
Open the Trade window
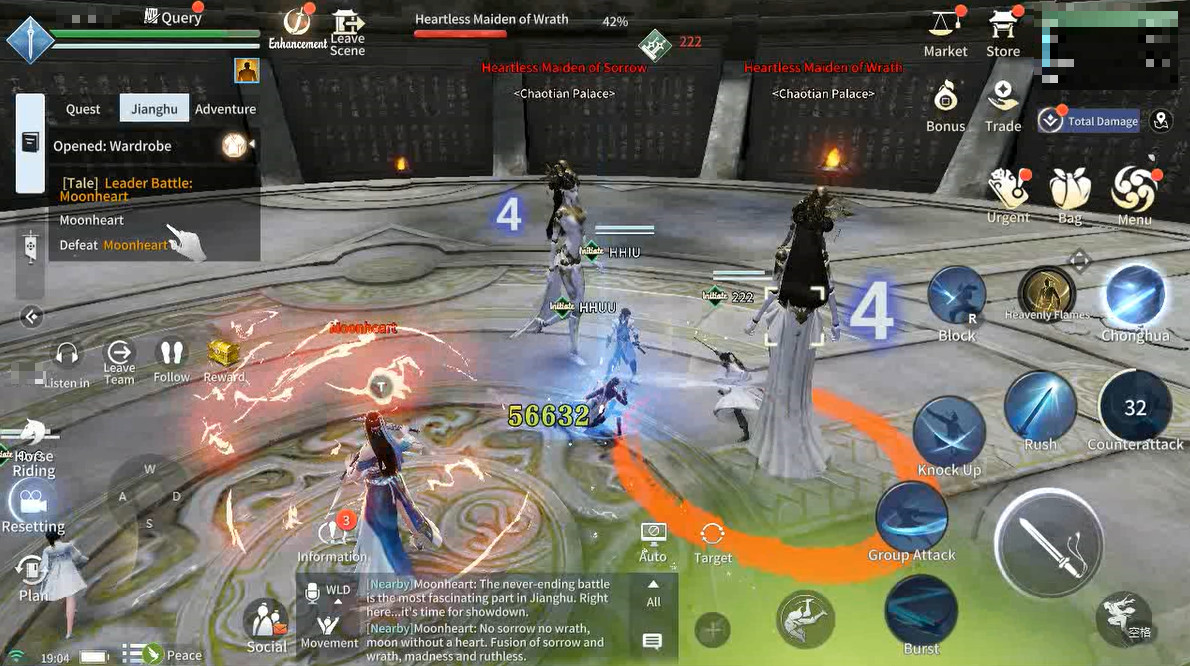tap(1002, 105)
